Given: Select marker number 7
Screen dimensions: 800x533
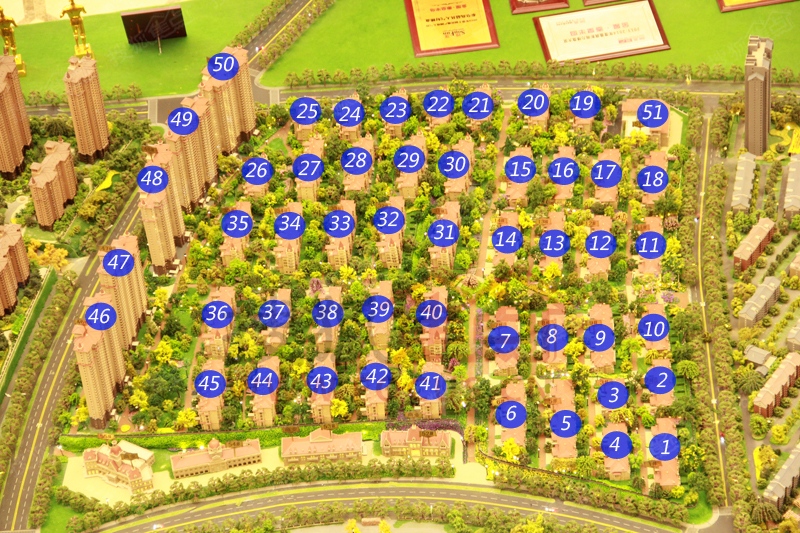Looking at the screenshot, I should [504, 339].
